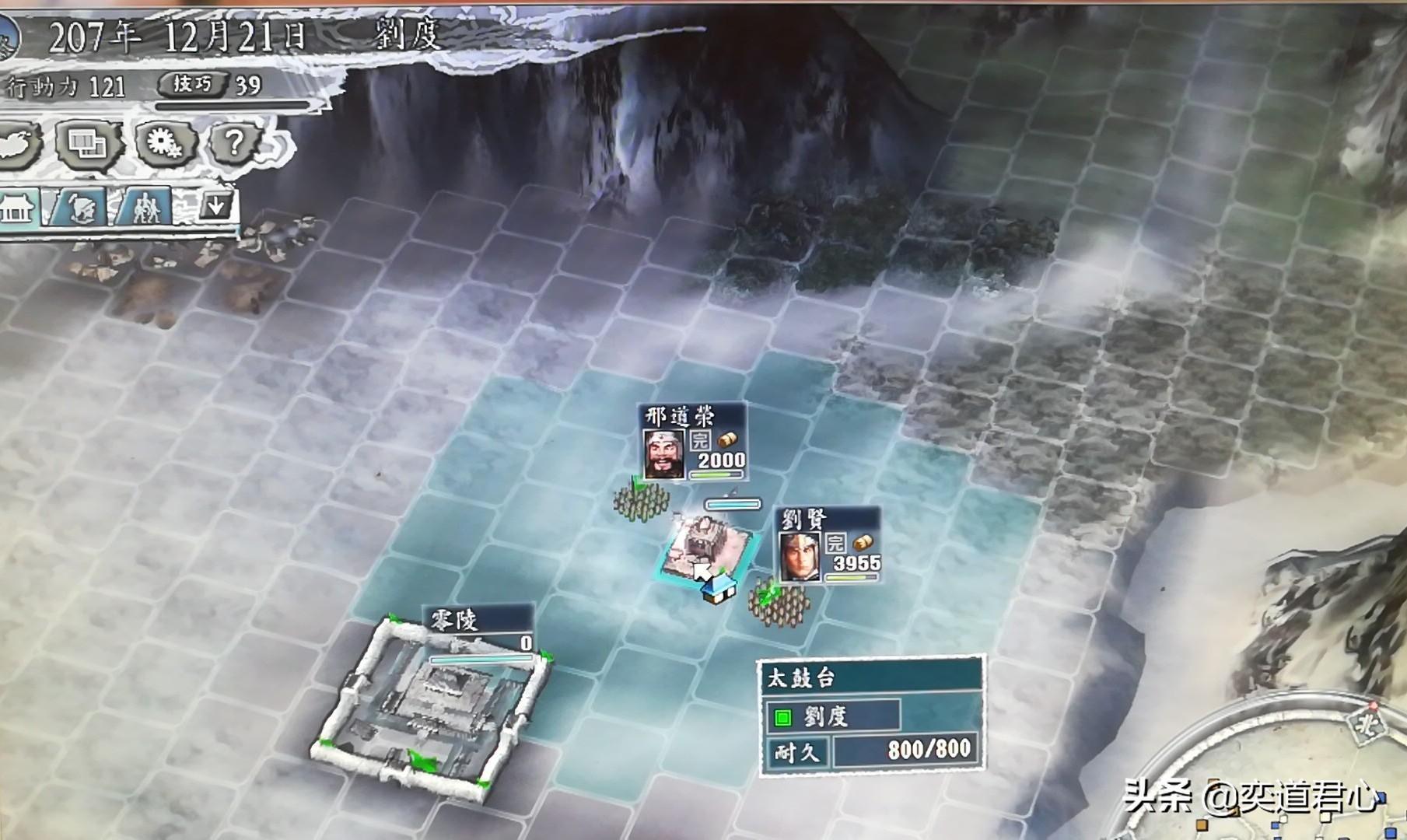Switch to the city building tab
The height and width of the screenshot is (840, 1407).
17,208
